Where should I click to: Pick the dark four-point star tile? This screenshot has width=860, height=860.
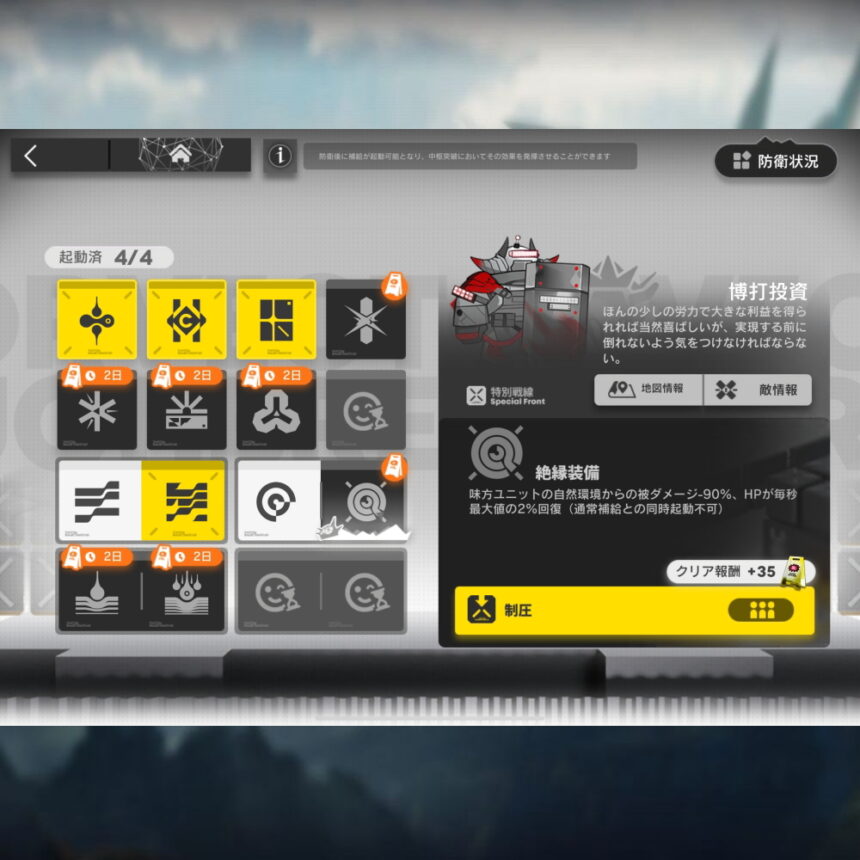(x=366, y=319)
